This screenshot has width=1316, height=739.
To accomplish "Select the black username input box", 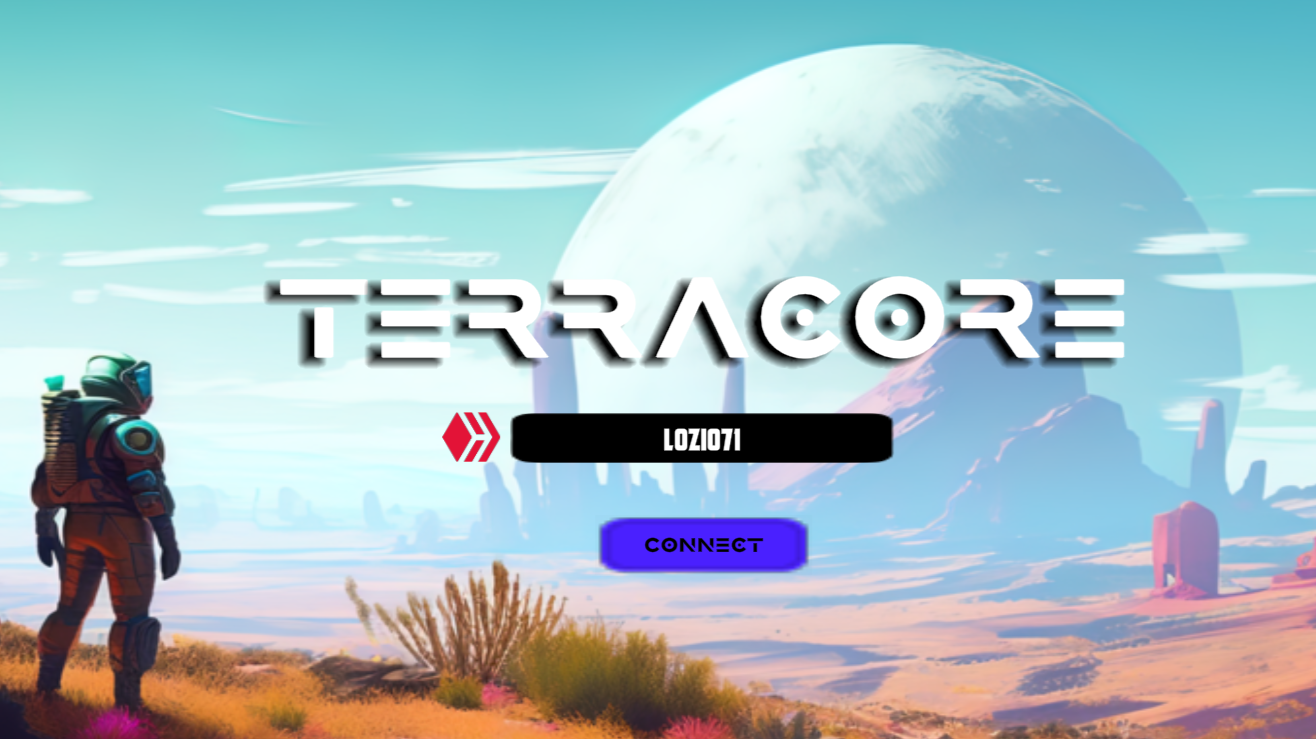I will [x=703, y=437].
